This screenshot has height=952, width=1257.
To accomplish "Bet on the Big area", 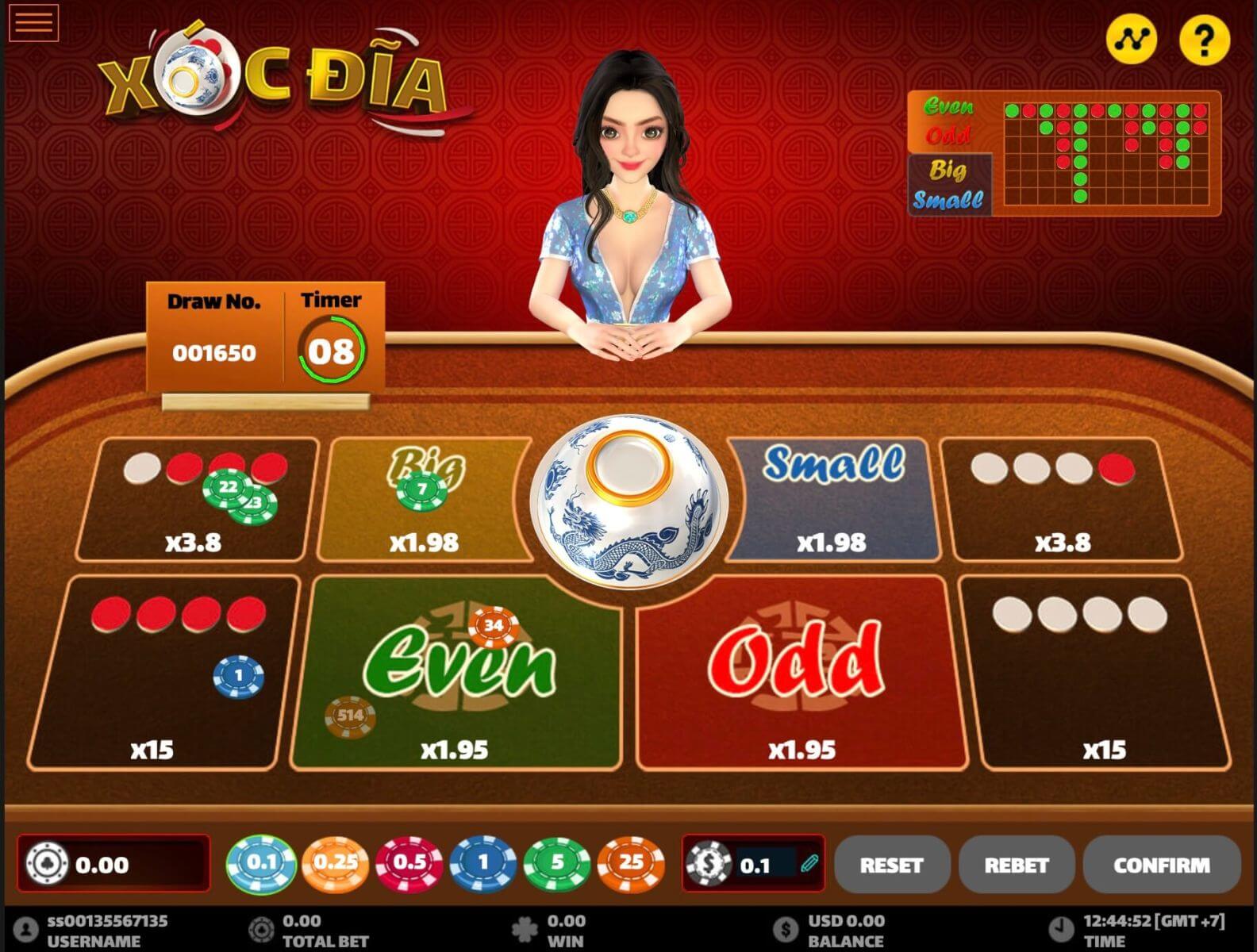I will tap(425, 500).
